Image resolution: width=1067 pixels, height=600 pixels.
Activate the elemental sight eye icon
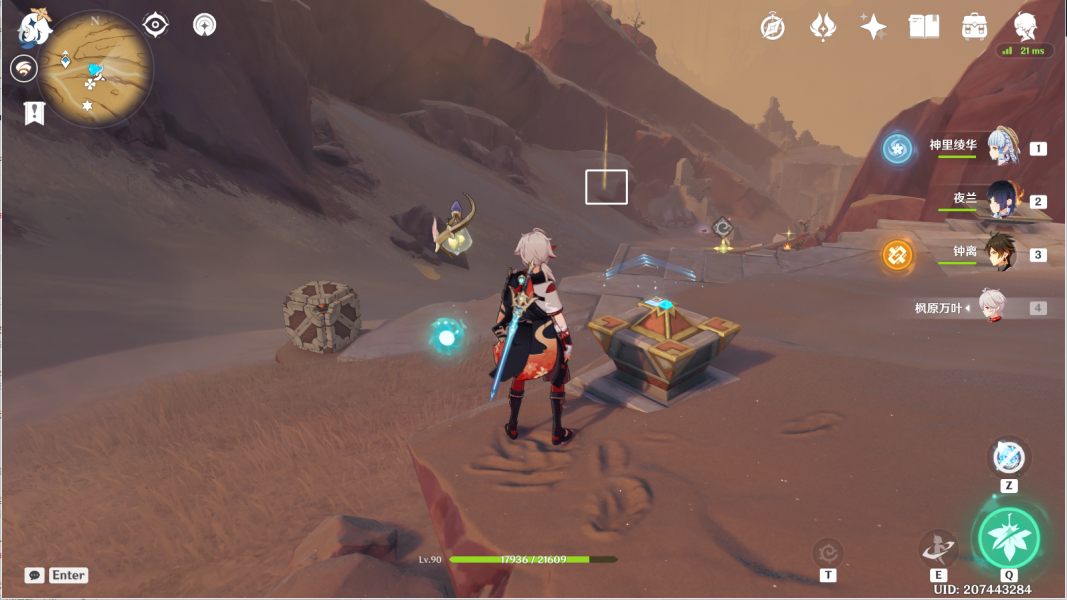(156, 24)
